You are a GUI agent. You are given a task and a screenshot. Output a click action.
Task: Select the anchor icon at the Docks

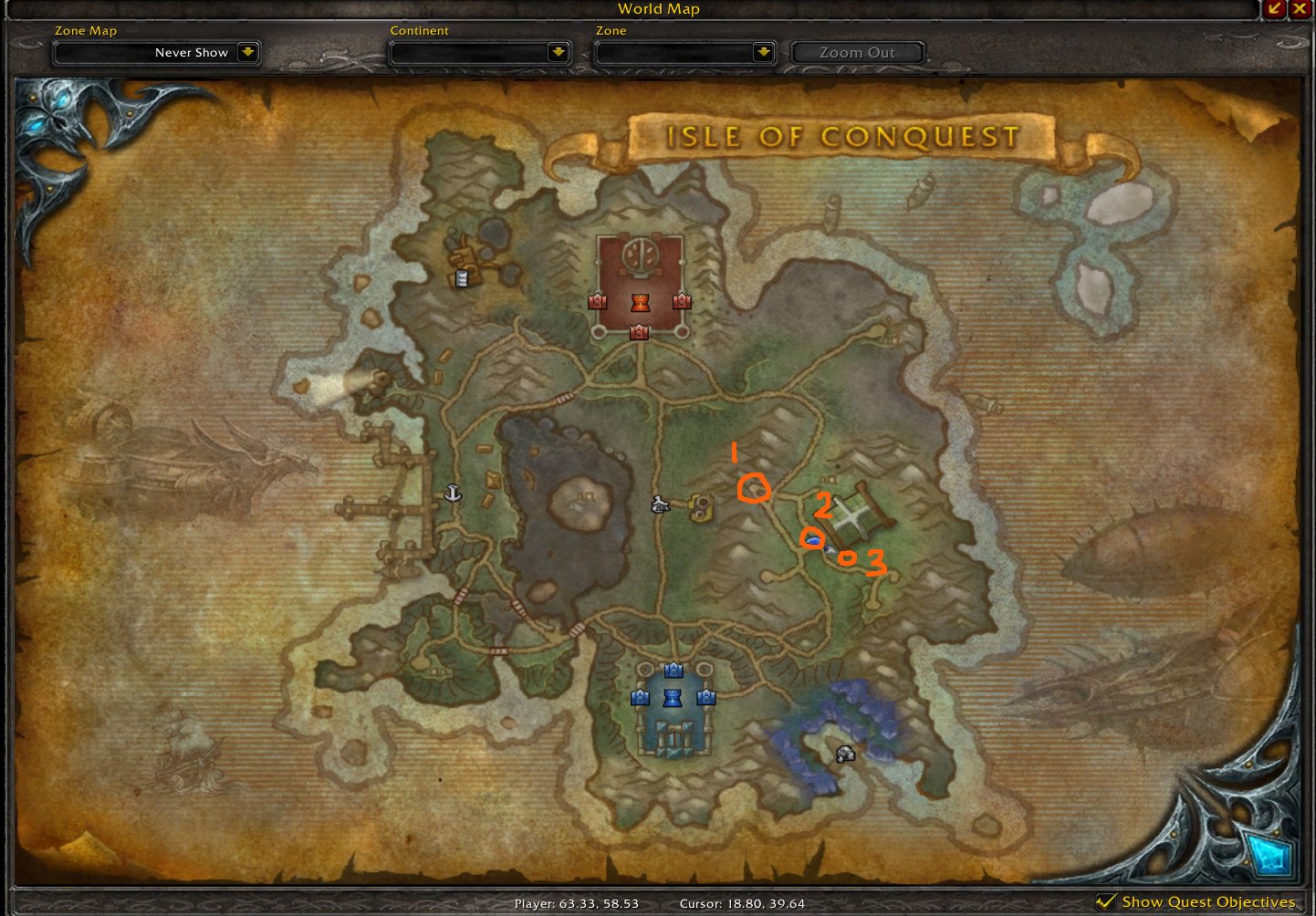tap(452, 494)
